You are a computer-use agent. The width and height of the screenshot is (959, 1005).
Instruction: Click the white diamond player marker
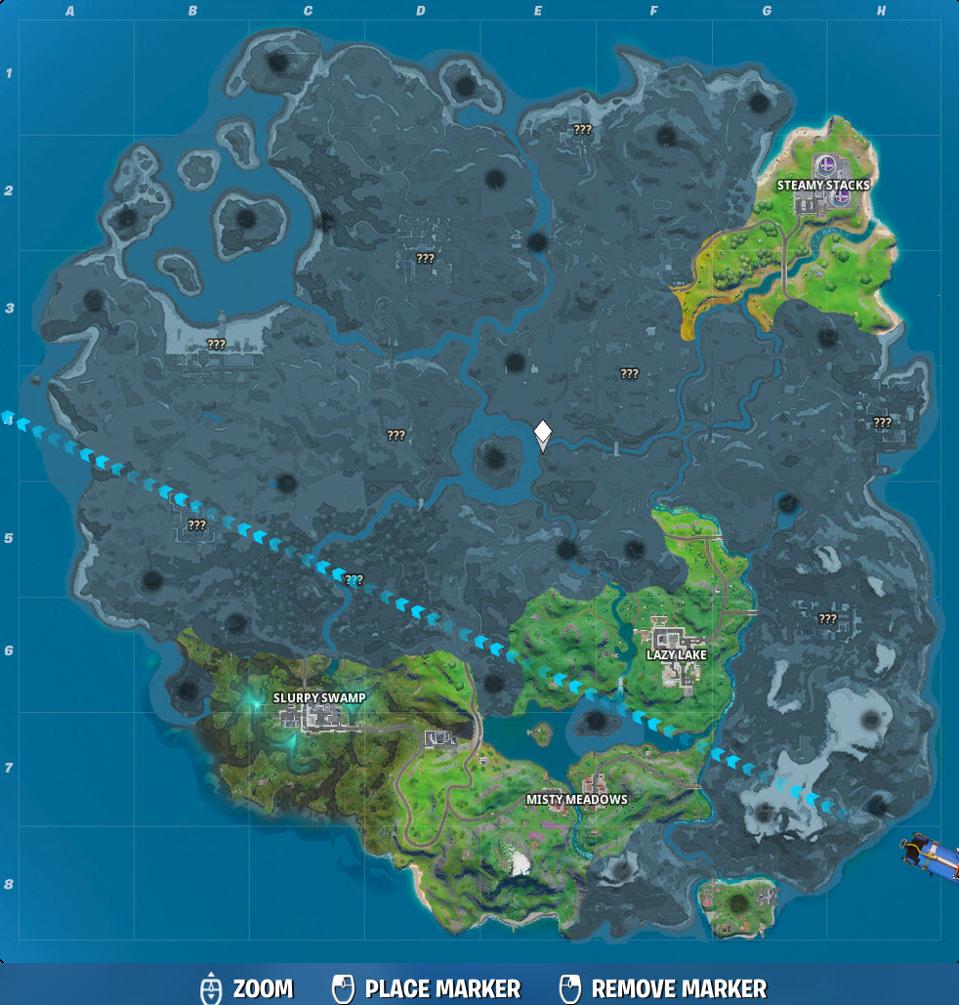(542, 434)
